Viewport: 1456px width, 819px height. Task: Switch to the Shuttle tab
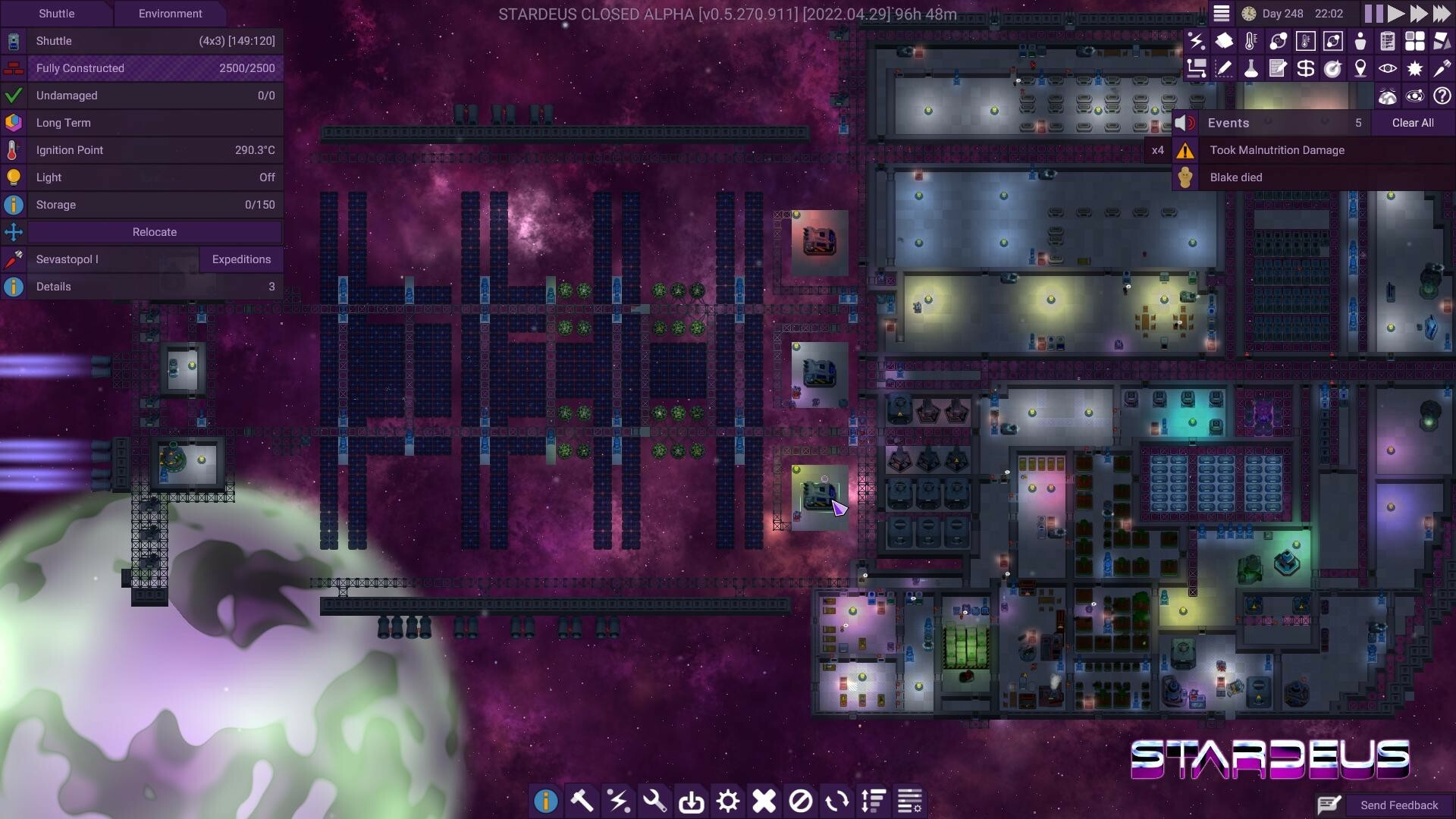click(x=57, y=14)
